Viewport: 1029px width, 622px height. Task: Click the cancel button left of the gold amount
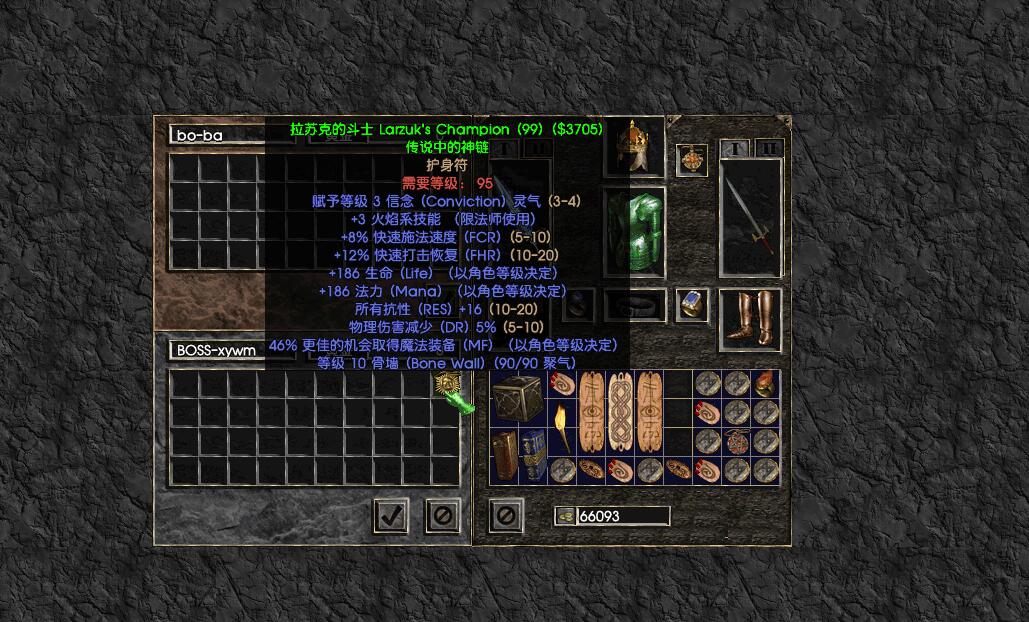(506, 515)
